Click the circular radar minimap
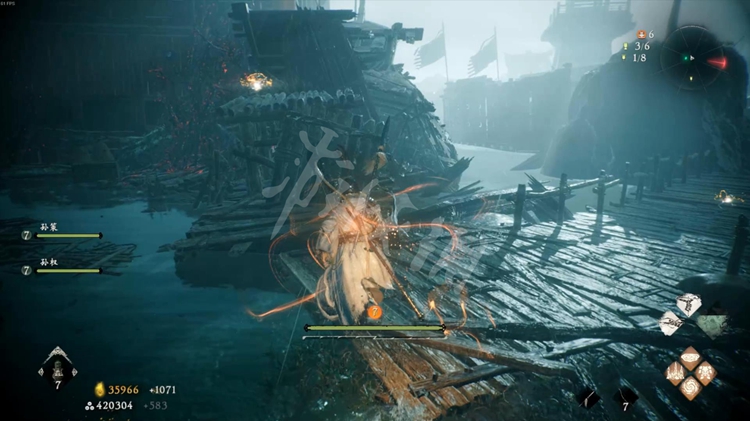Image resolution: width=750 pixels, height=421 pixels. [692, 57]
